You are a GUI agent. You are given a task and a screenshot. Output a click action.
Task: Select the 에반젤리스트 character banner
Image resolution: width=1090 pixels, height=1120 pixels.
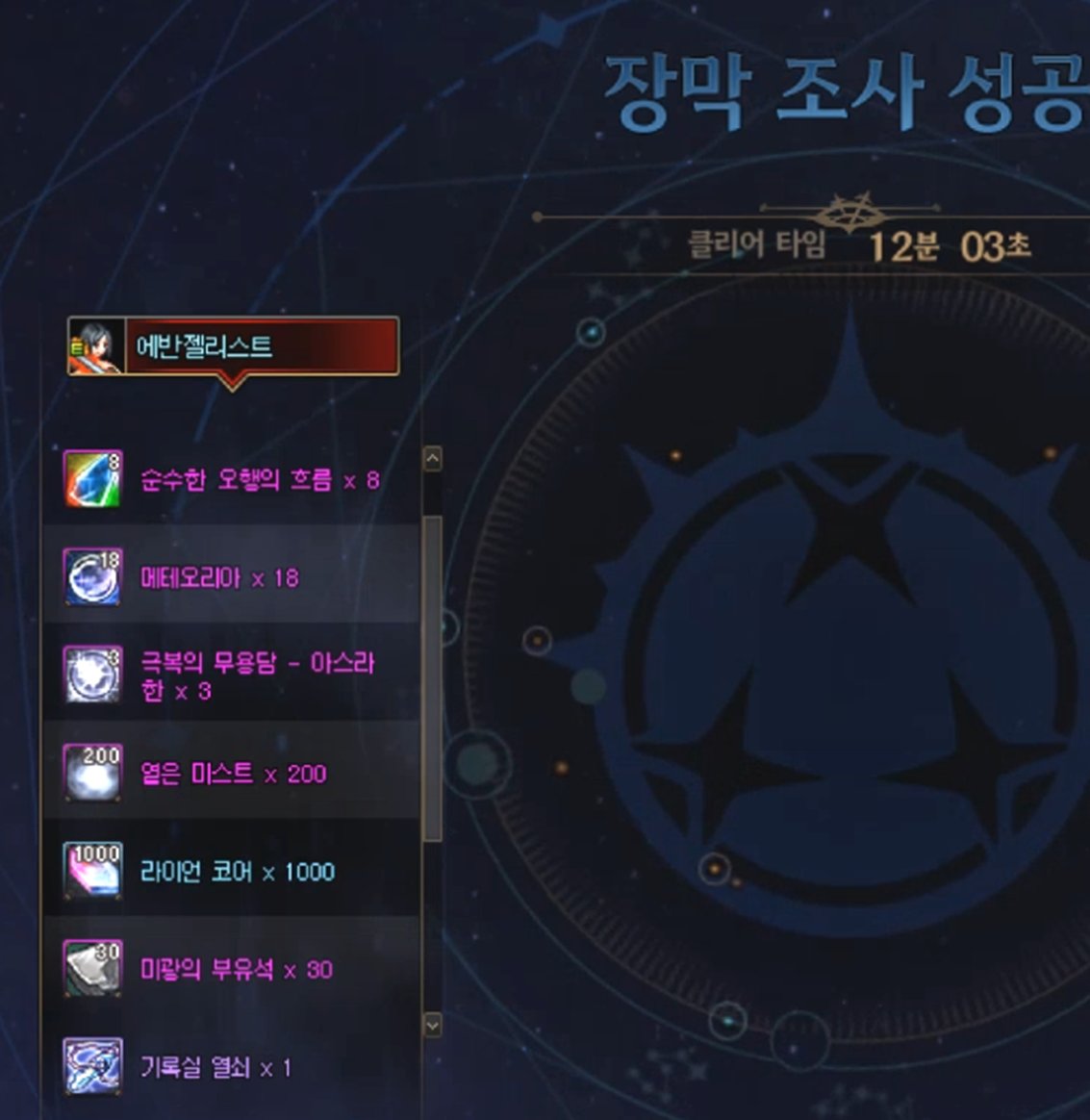[x=233, y=345]
